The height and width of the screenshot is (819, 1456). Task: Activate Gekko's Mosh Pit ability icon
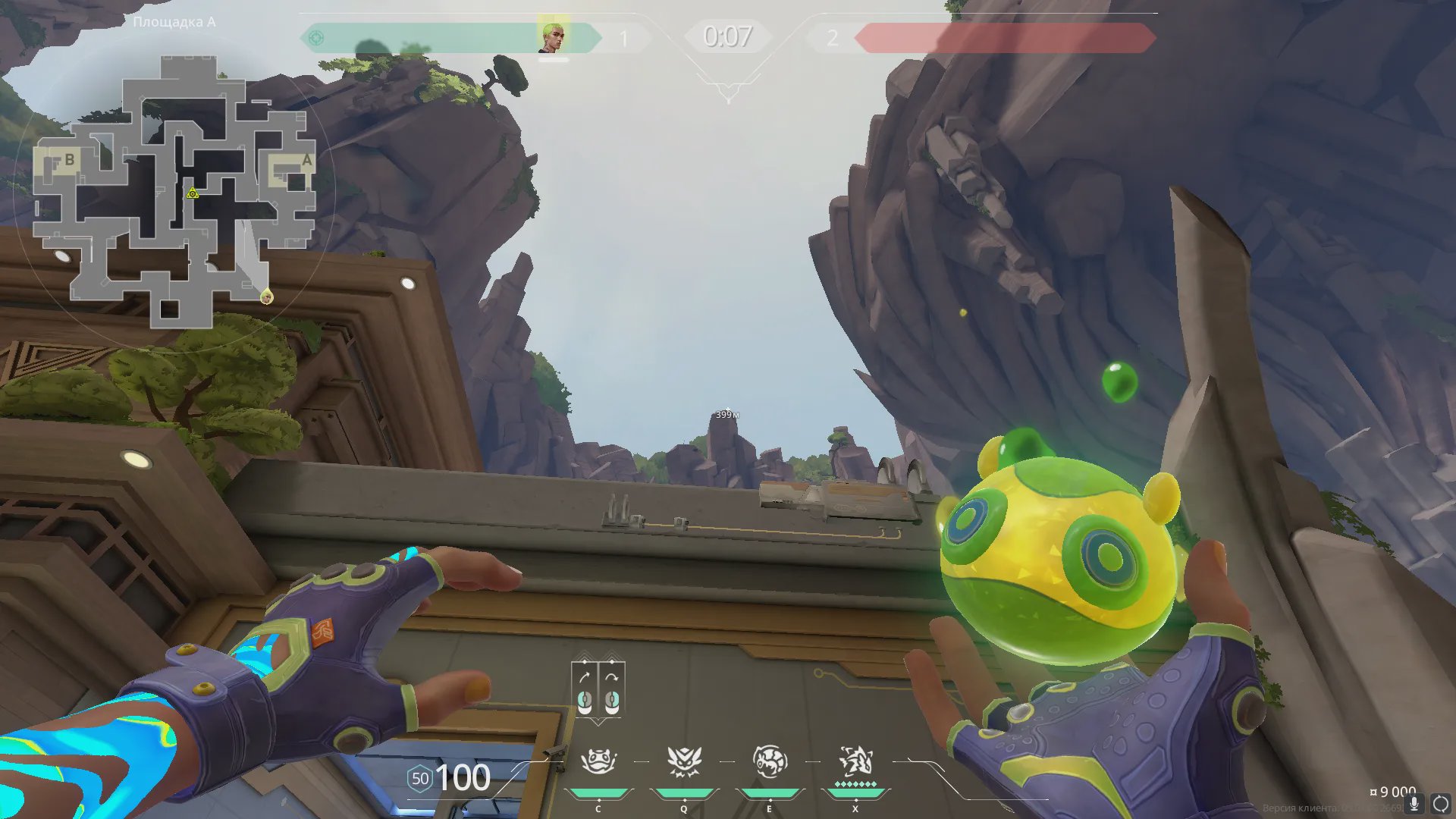click(598, 761)
